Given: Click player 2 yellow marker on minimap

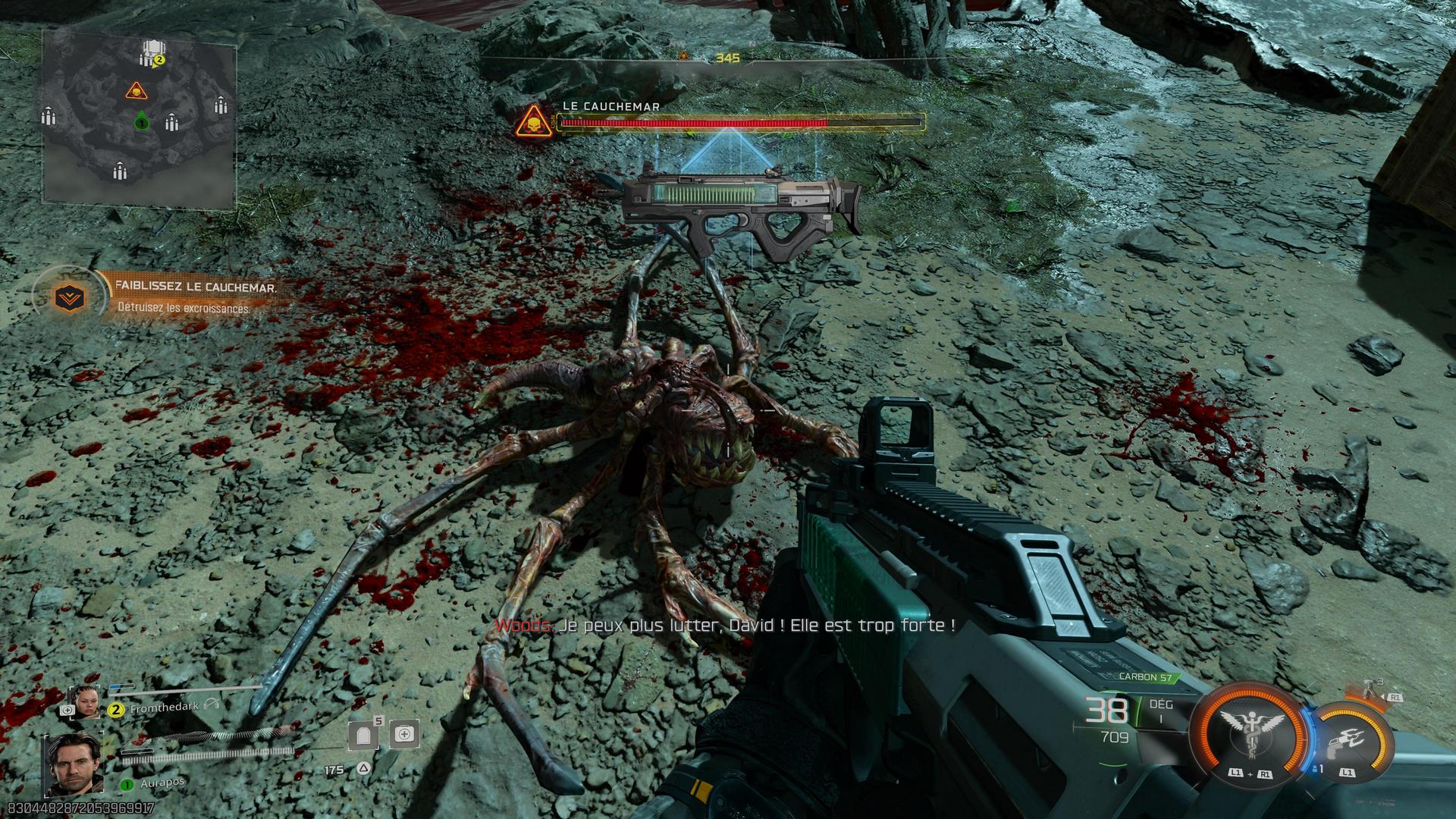Looking at the screenshot, I should (159, 60).
